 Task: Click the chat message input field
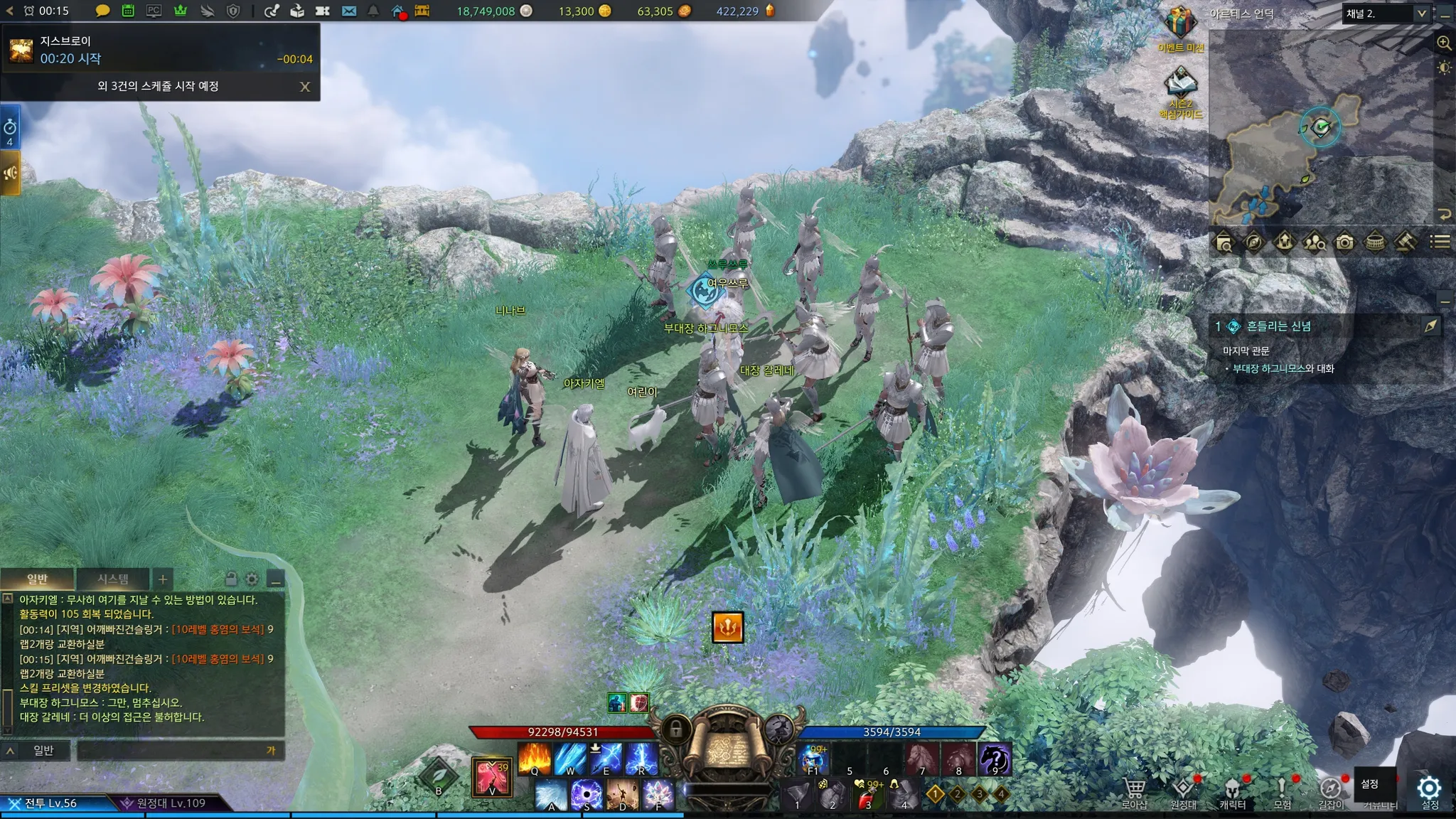click(171, 750)
